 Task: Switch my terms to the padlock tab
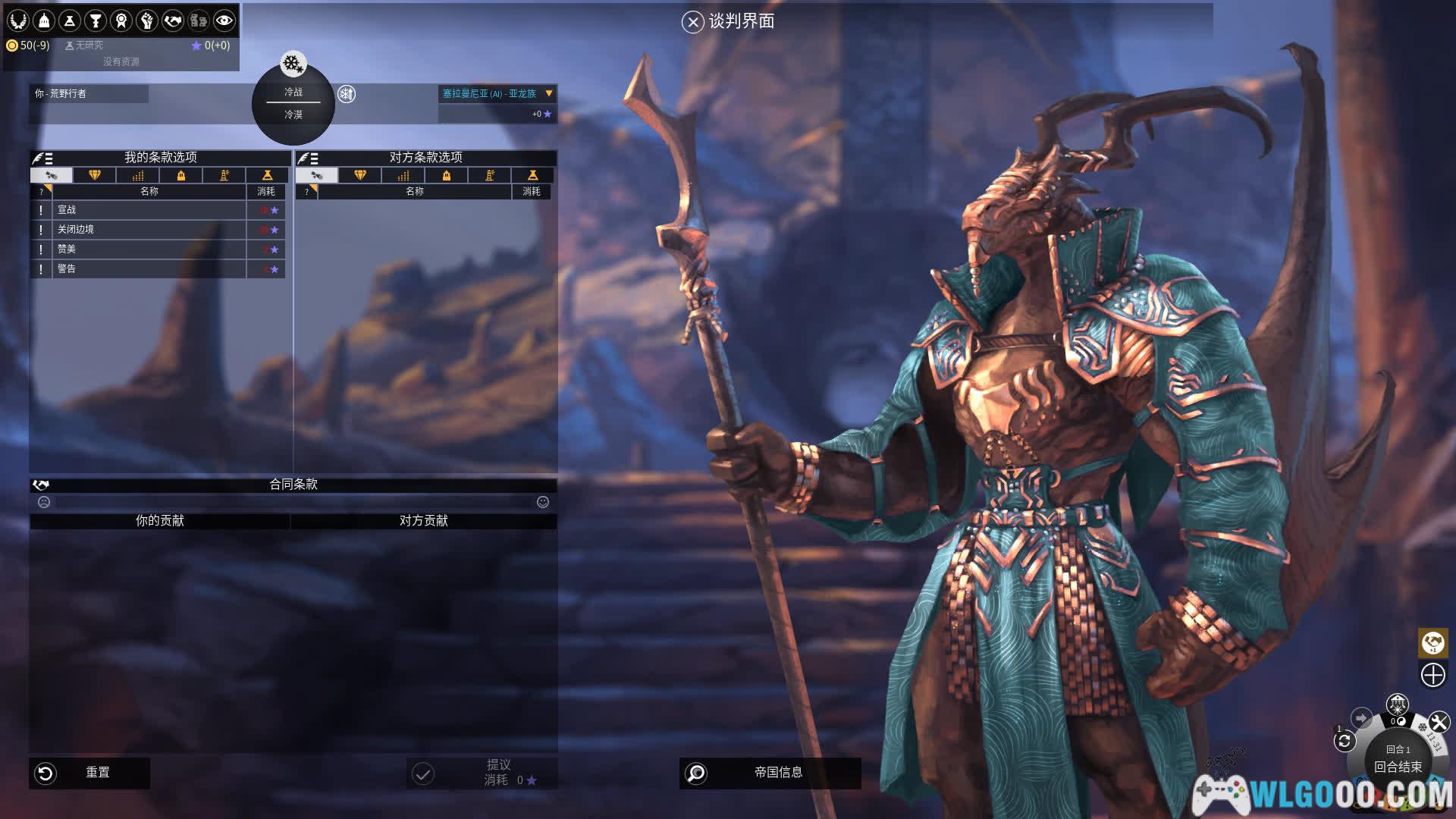tap(181, 176)
